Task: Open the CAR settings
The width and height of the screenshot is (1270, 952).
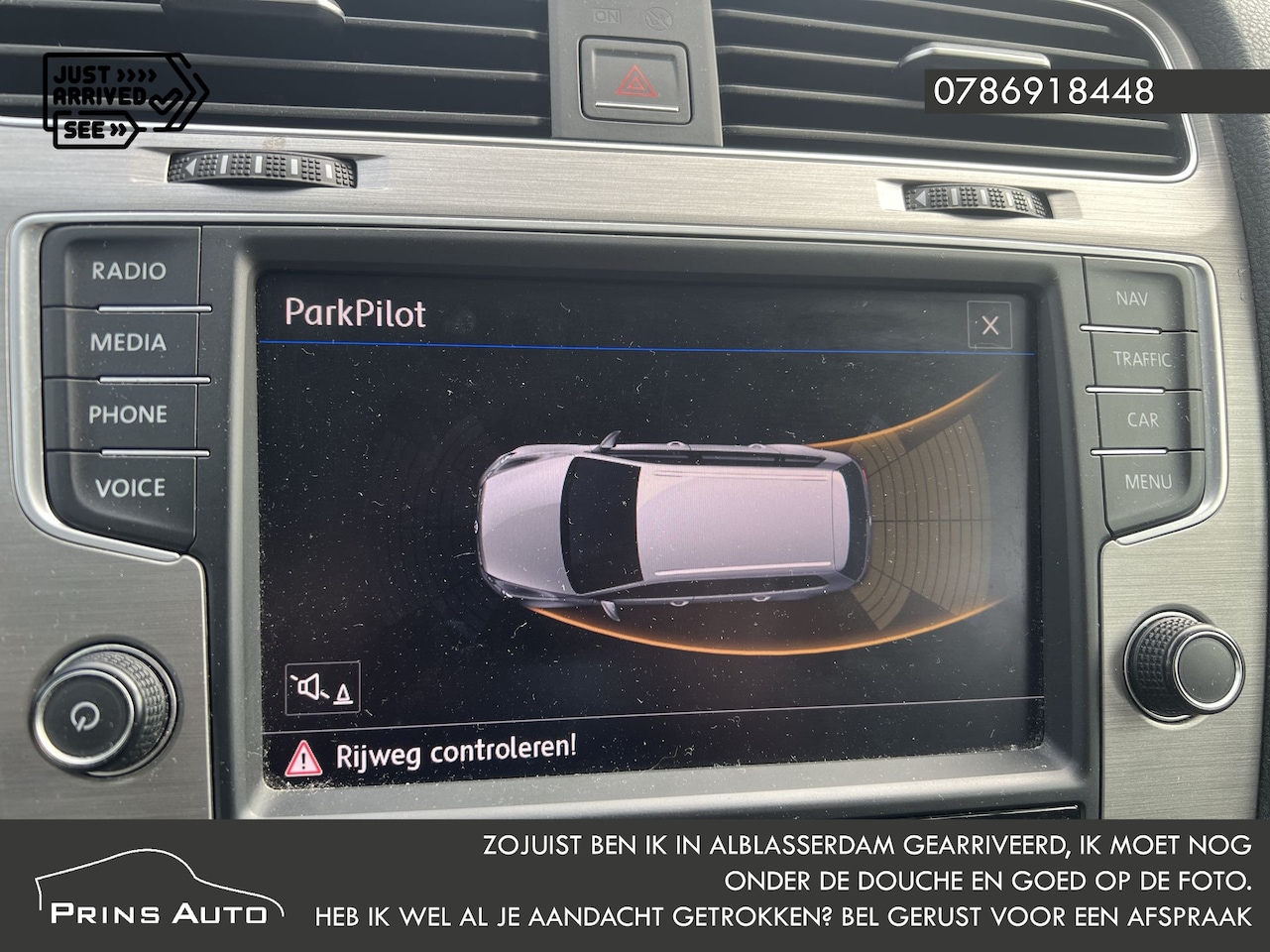Action: [x=1142, y=419]
